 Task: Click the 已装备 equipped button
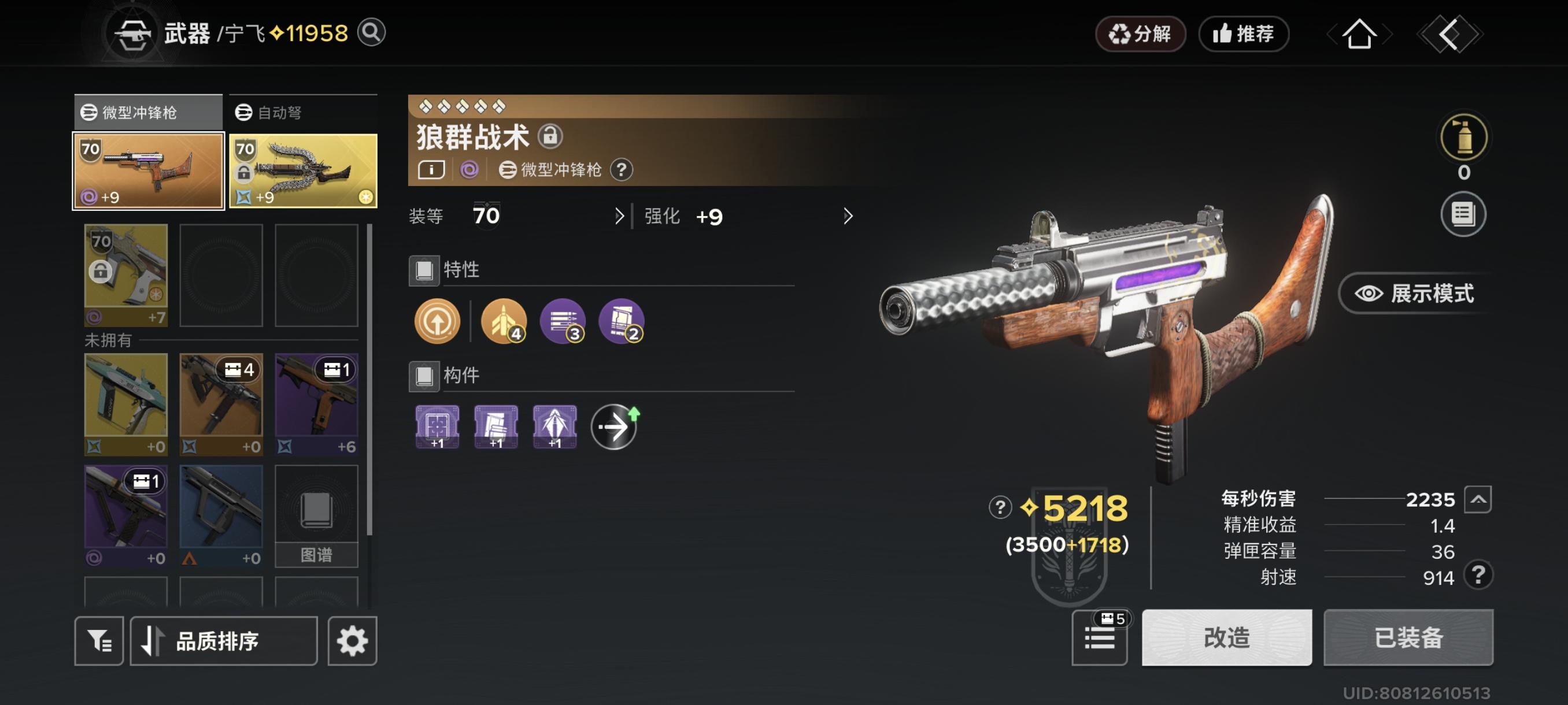click(x=1408, y=639)
